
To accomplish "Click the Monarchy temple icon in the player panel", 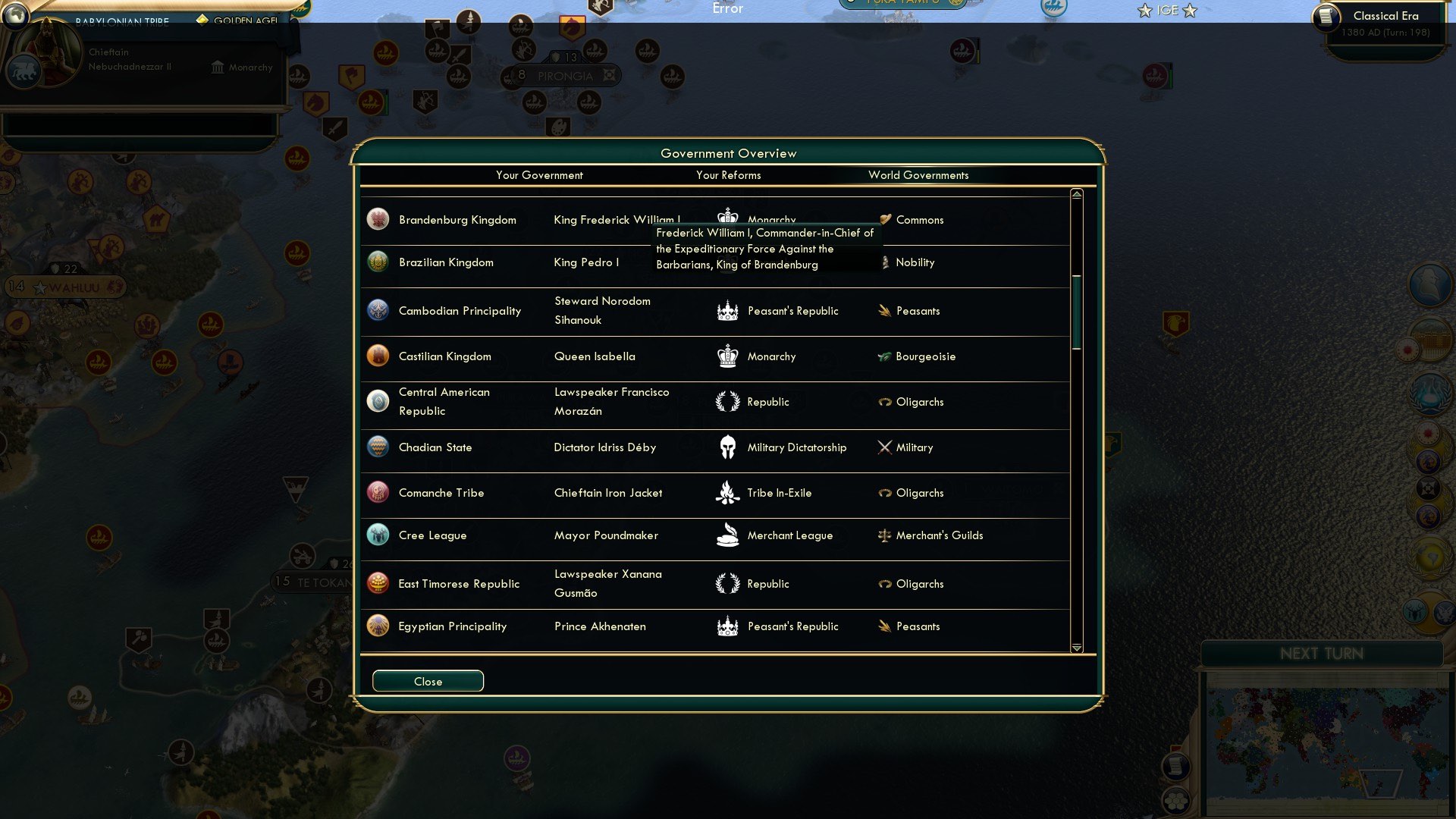I will pos(216,67).
